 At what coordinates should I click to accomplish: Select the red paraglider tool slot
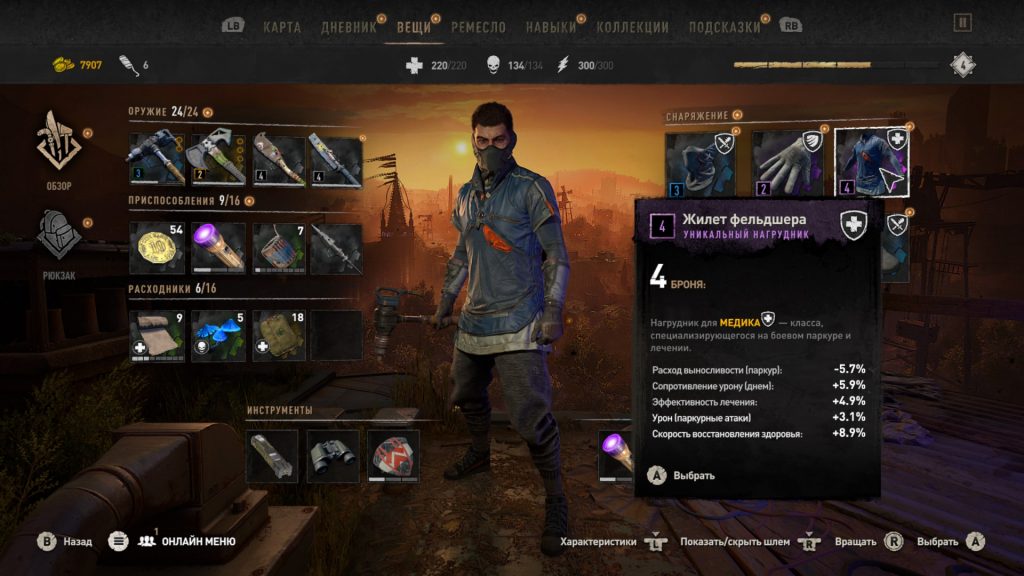[393, 456]
